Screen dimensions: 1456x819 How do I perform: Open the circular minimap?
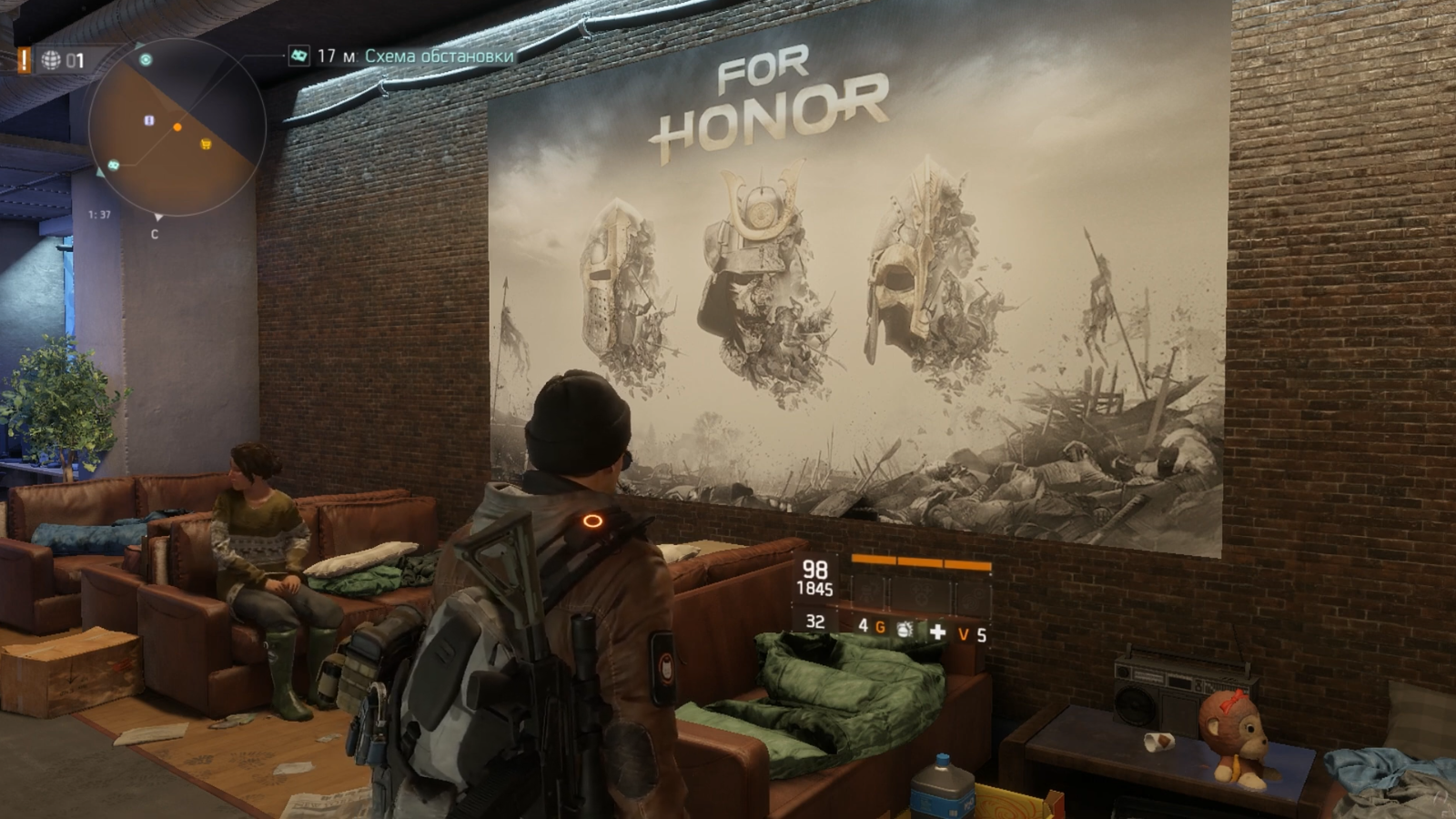tap(177, 127)
